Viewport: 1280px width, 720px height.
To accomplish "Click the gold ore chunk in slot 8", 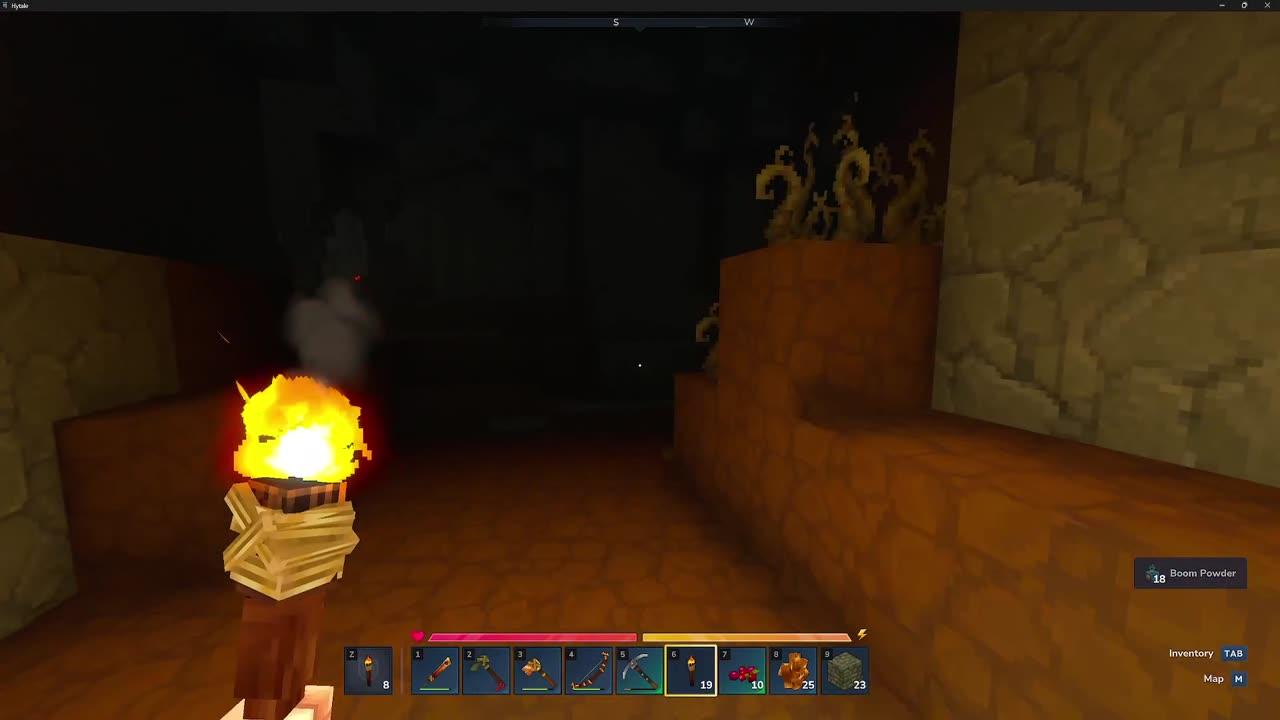I will tap(793, 670).
